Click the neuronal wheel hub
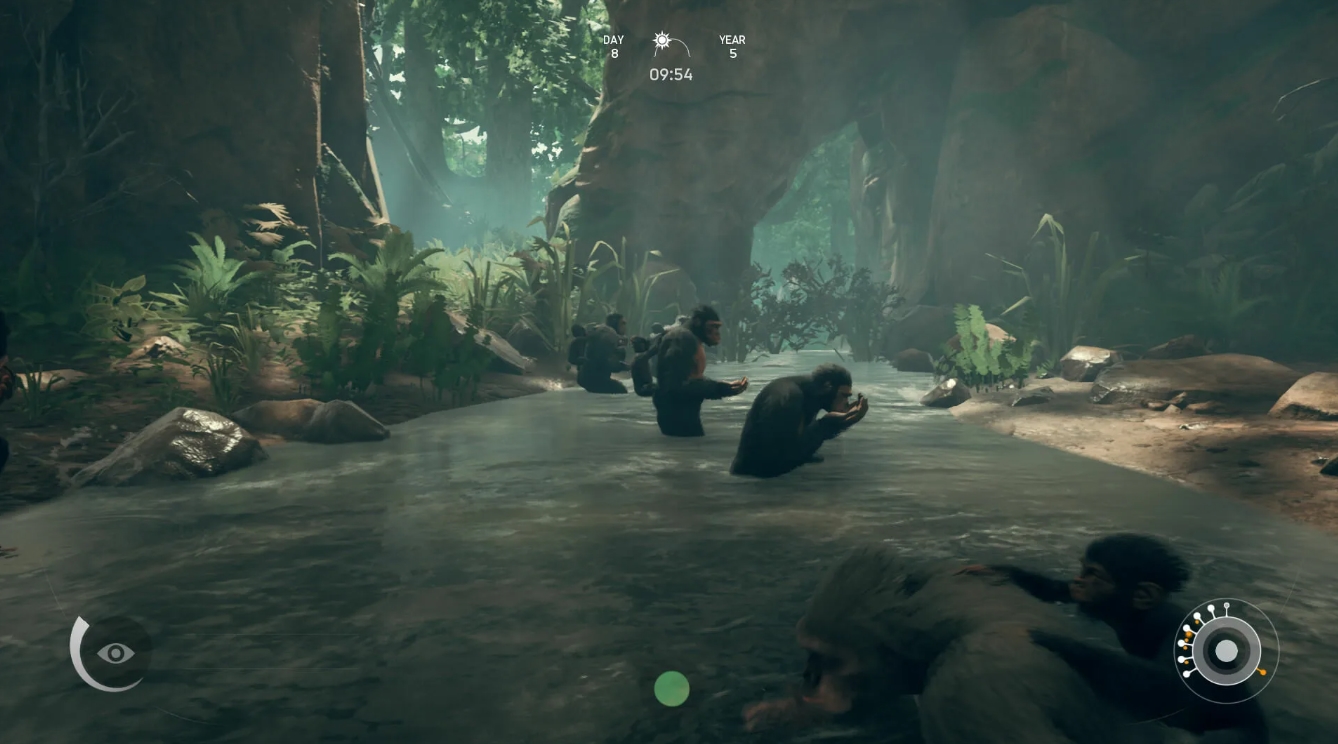Screen dimensions: 1338x744 [x=1227, y=651]
